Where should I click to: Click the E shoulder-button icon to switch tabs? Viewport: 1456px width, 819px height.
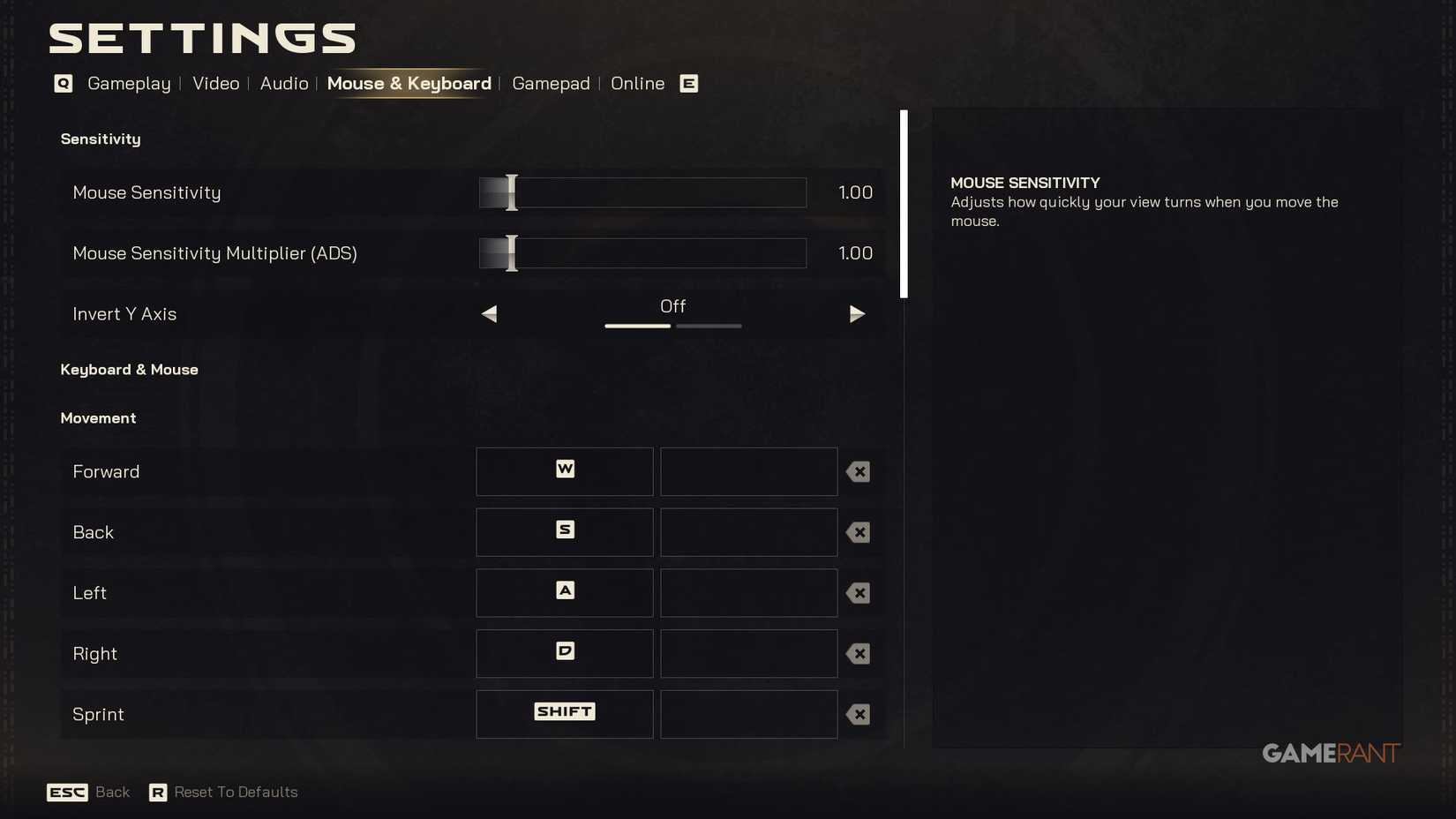pyautogui.click(x=688, y=83)
